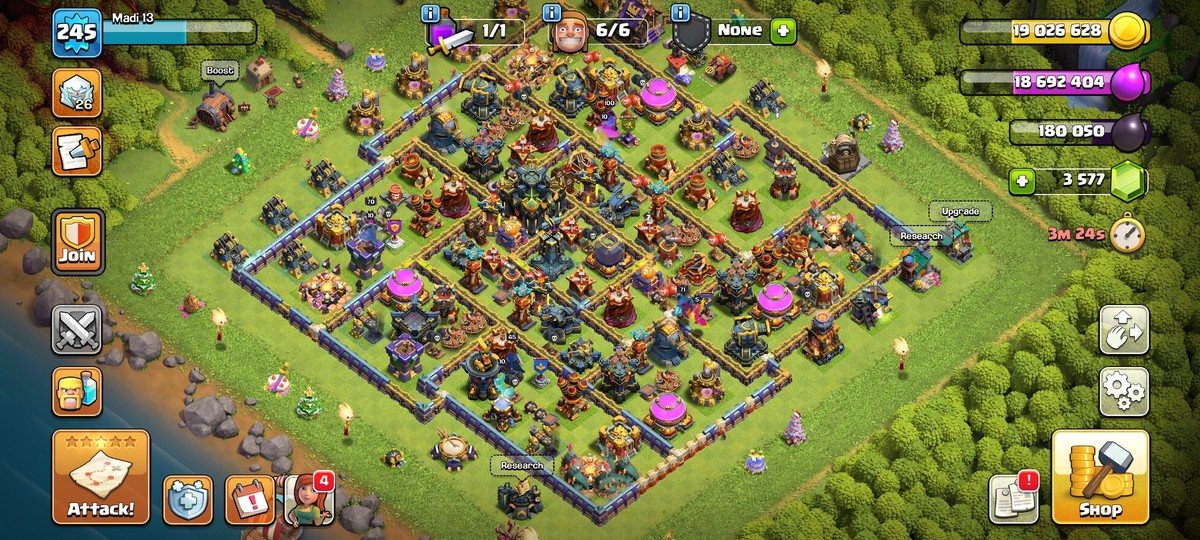Click the green plus to buy gems
Screen dimensions: 1200x540
point(1021,182)
